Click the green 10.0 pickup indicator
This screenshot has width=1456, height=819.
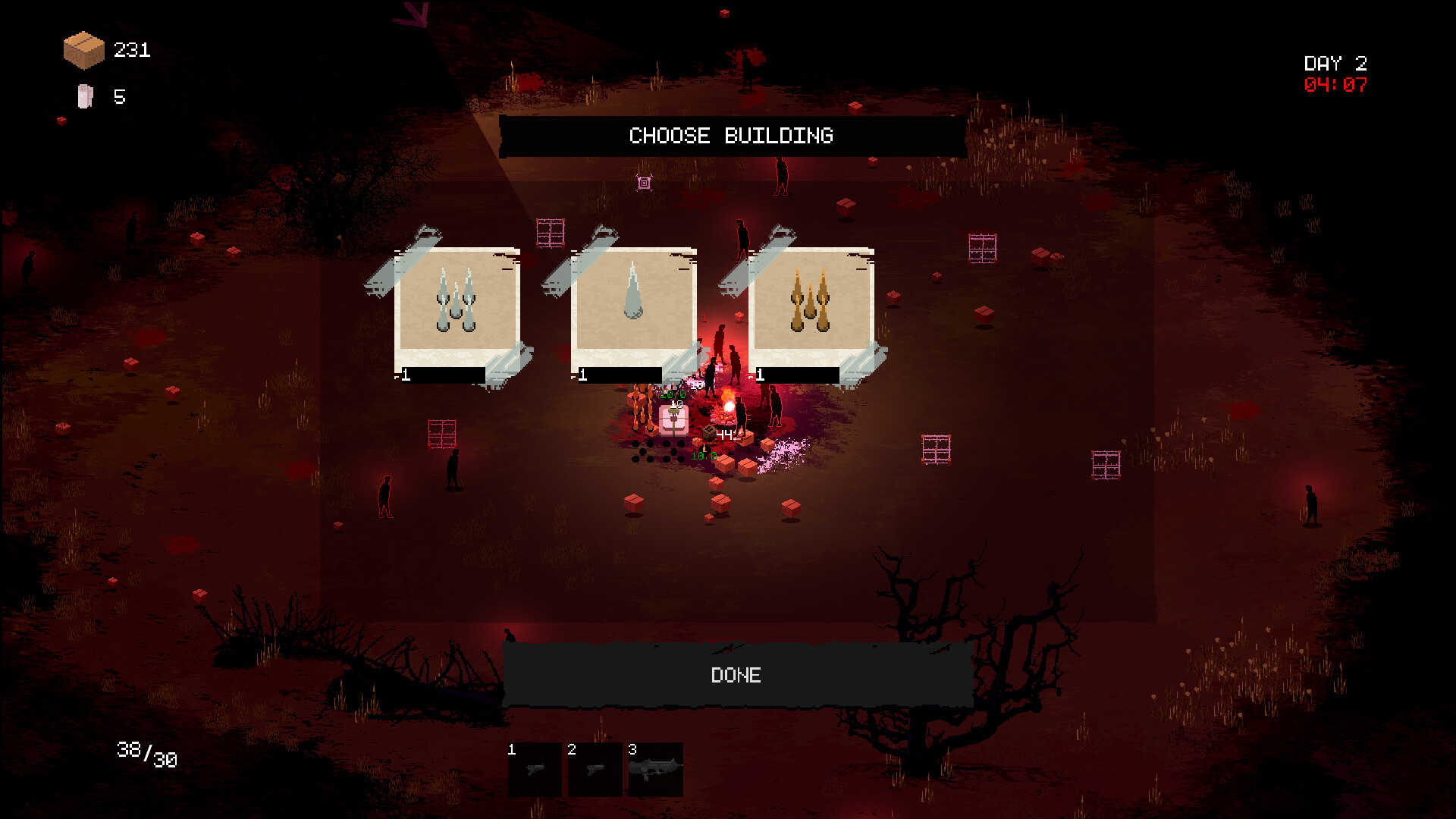coord(704,456)
